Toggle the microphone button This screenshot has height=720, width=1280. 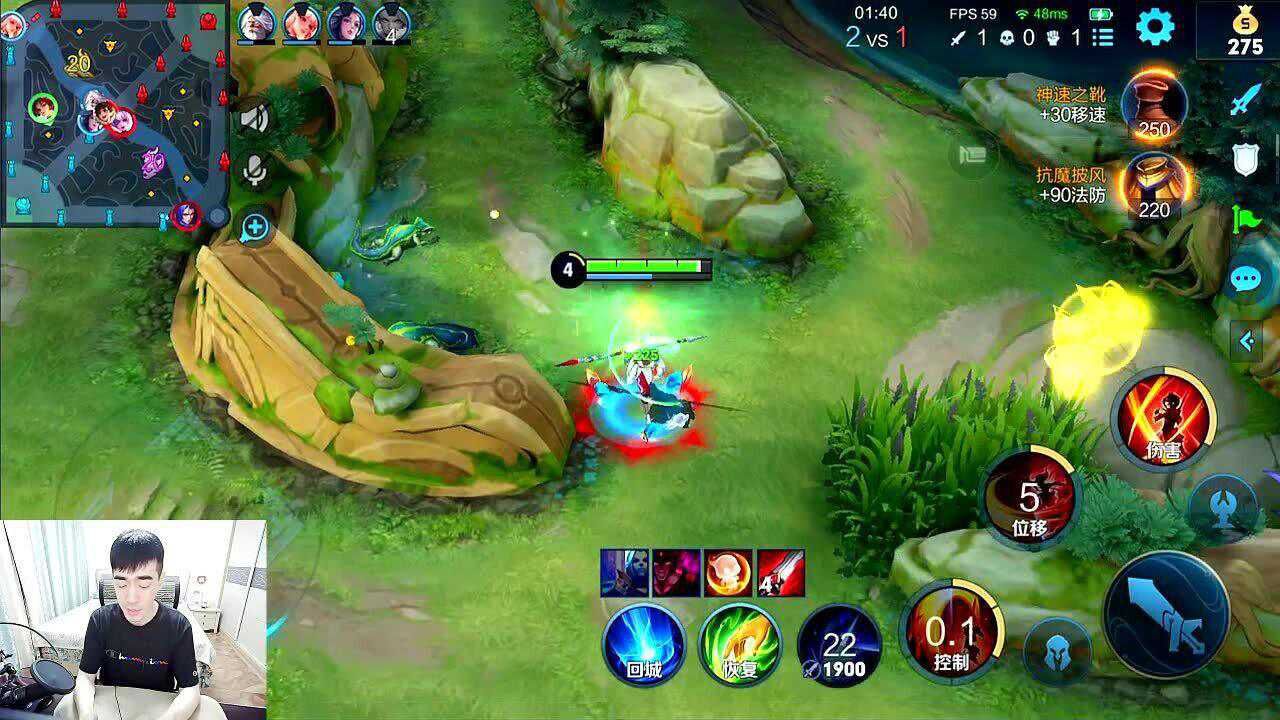[x=256, y=170]
